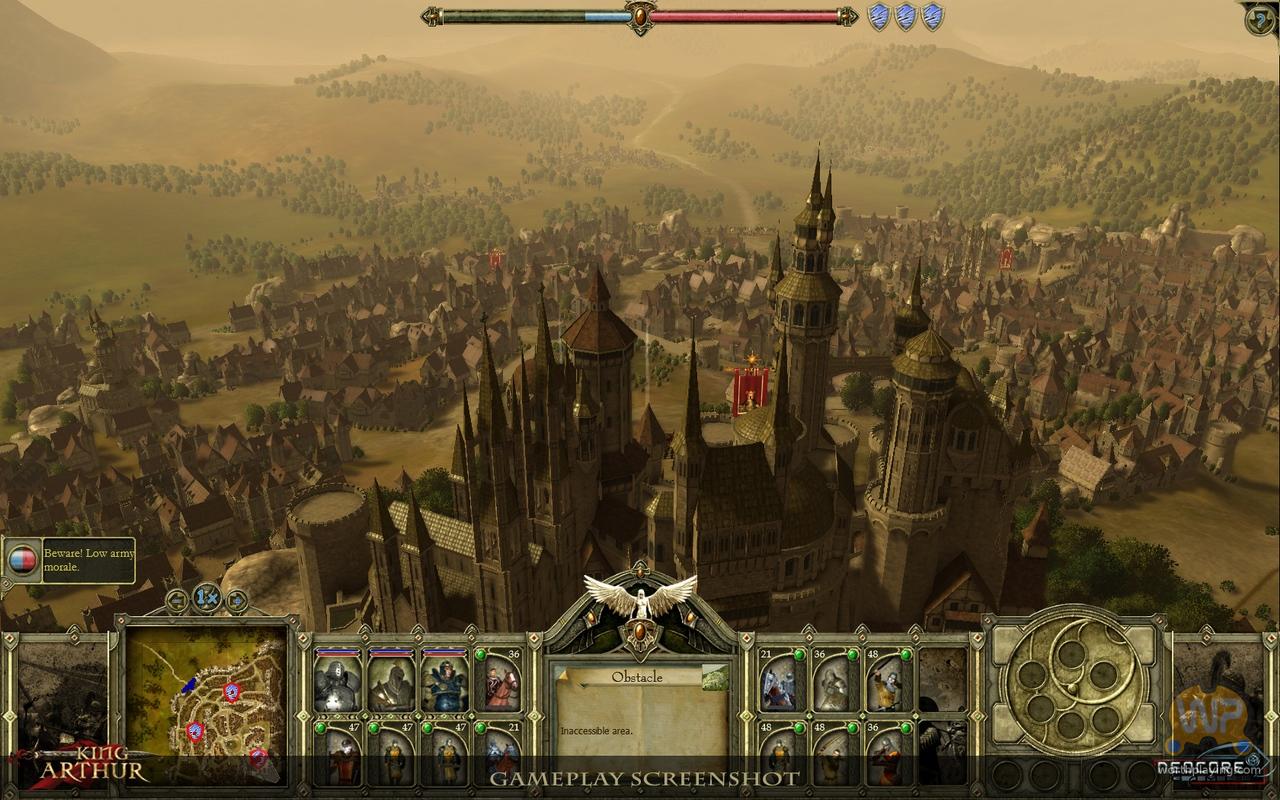1280x800 pixels.
Task: Select the blue-armored hero portrait card
Action: (x=444, y=680)
